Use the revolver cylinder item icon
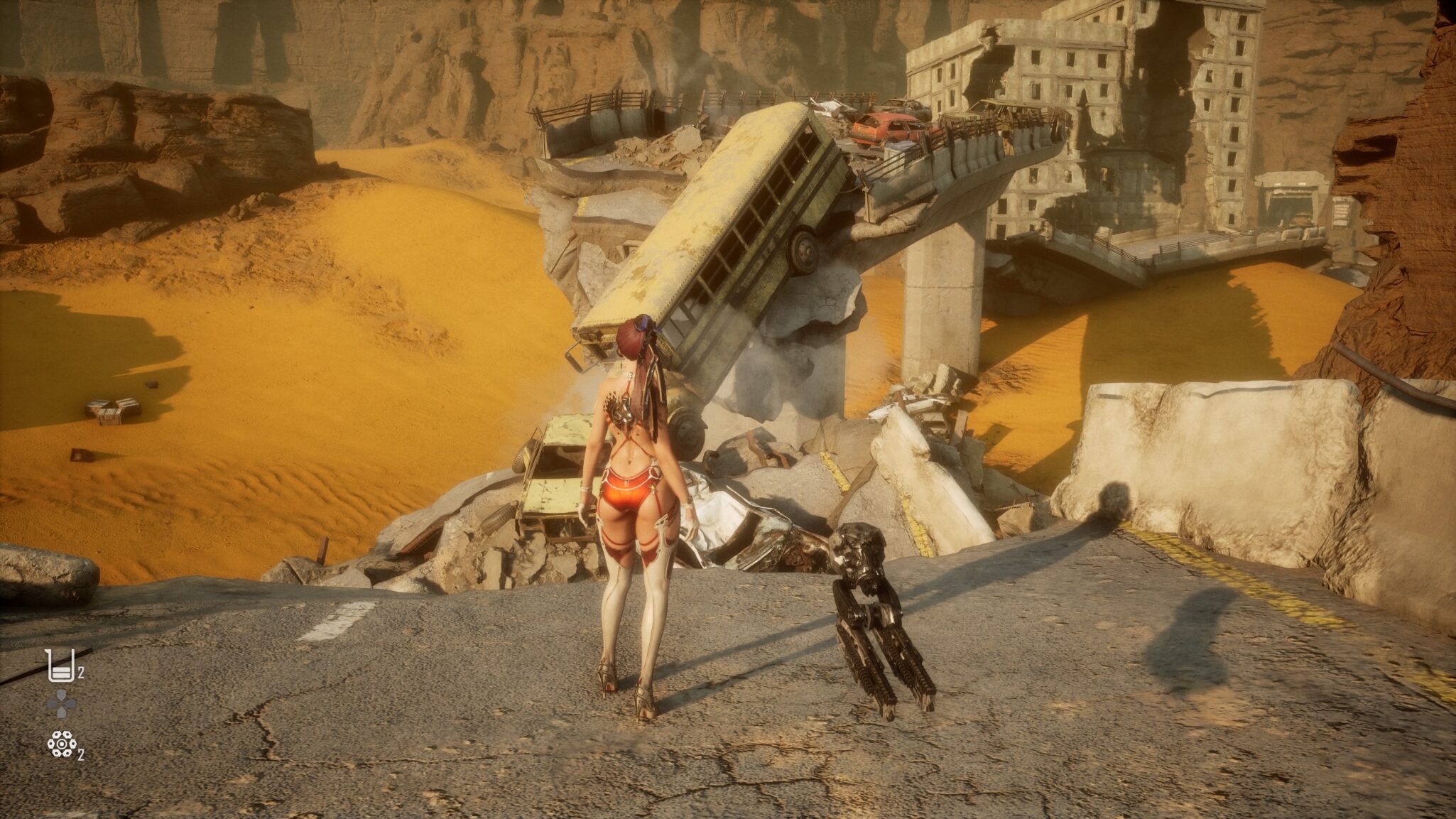The image size is (1456, 819). pos(62,744)
